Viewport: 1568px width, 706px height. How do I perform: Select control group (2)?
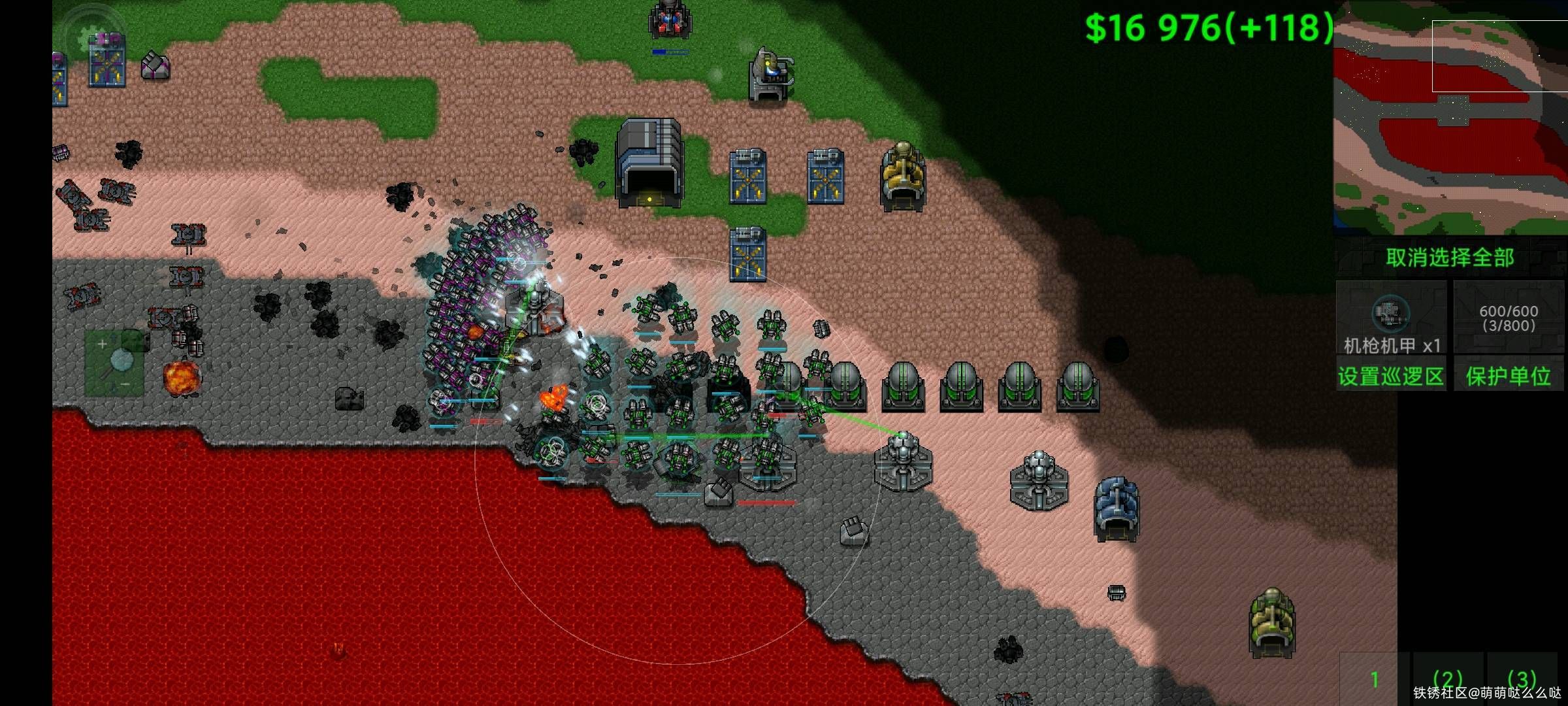click(x=1447, y=679)
